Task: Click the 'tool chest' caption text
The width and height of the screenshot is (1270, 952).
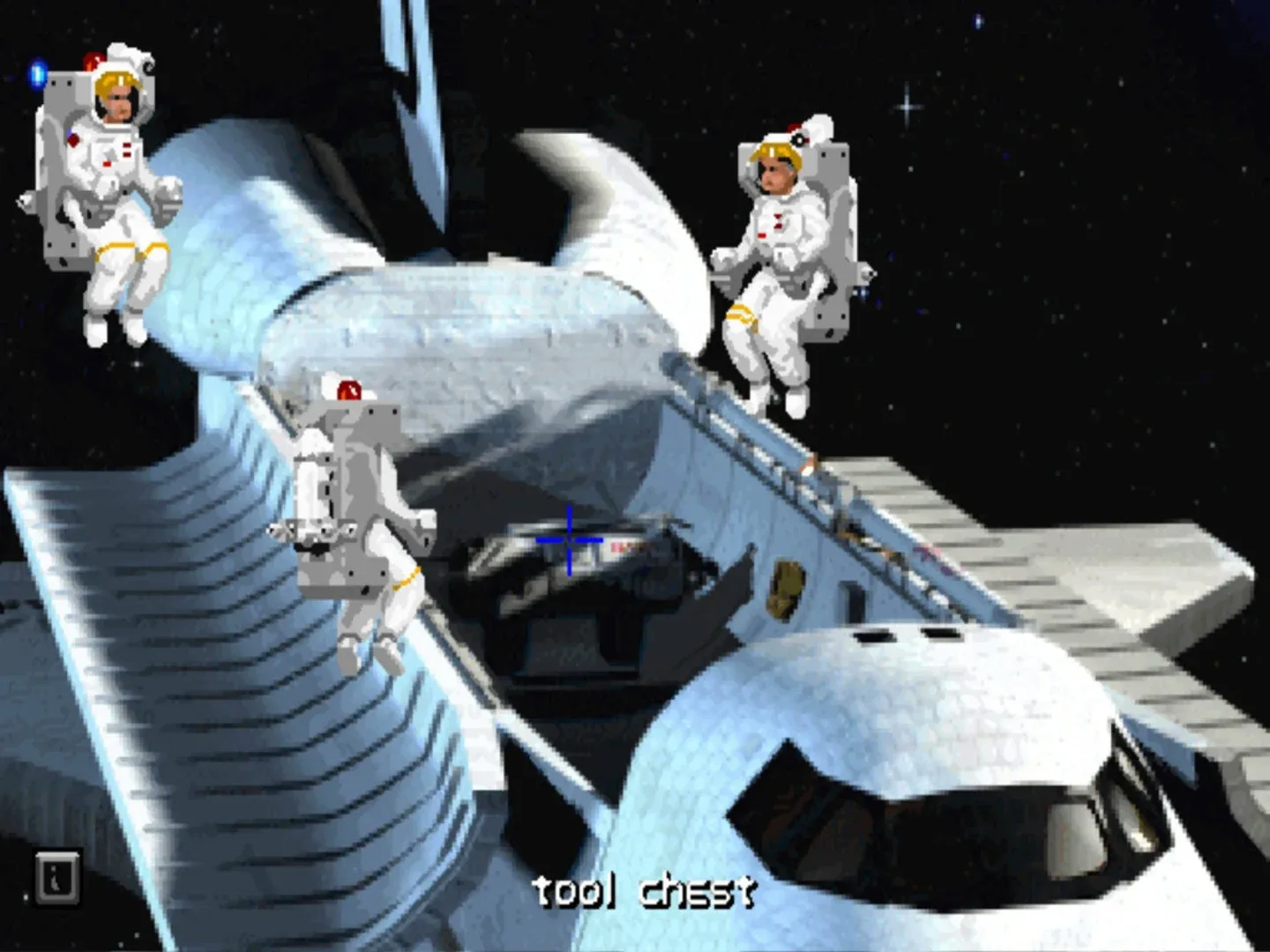Action: 648,892
